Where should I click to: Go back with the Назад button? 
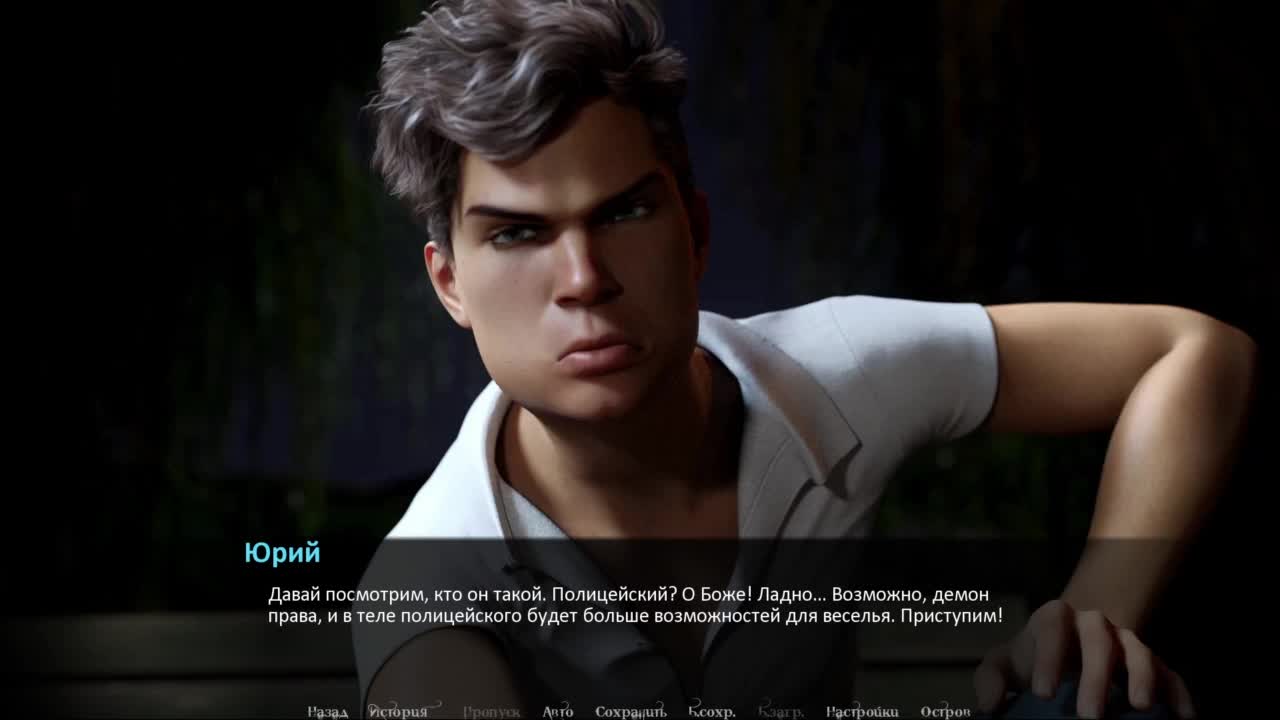(x=327, y=712)
